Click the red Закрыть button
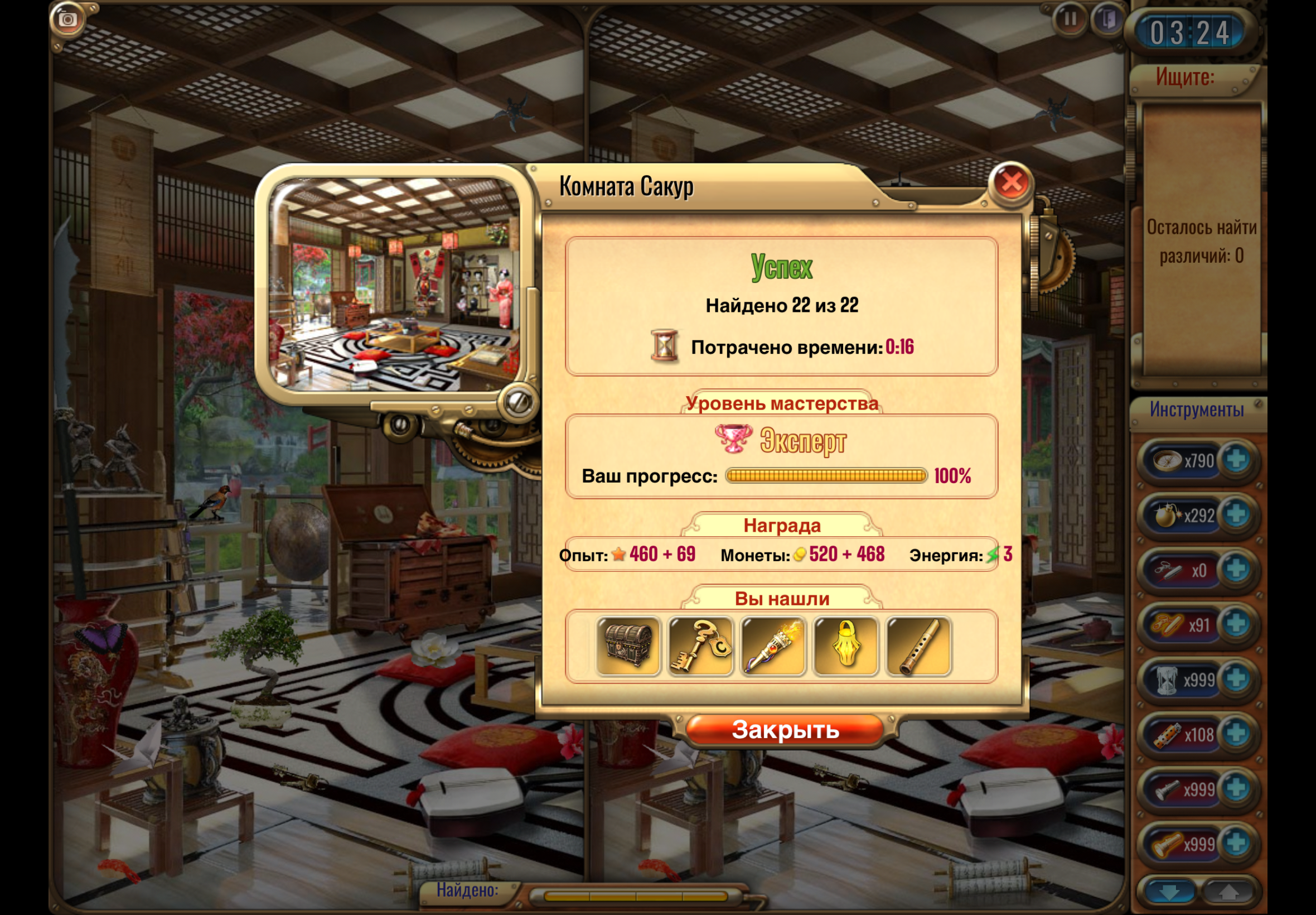 [x=785, y=730]
